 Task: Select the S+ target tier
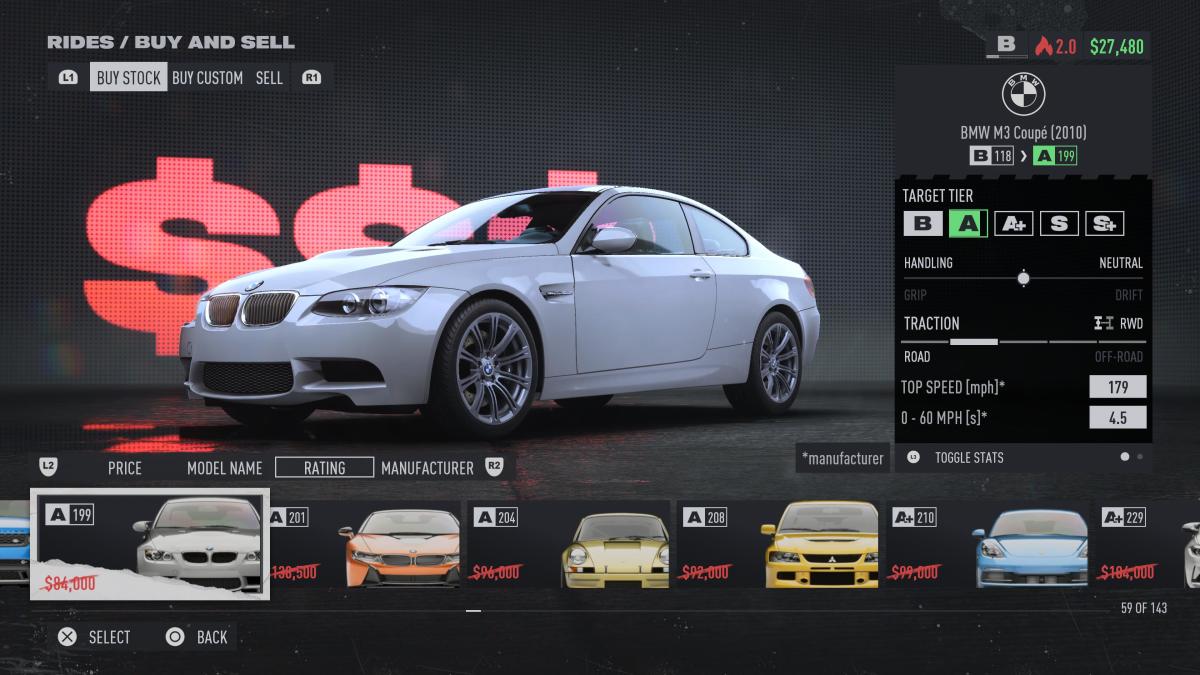click(1105, 223)
